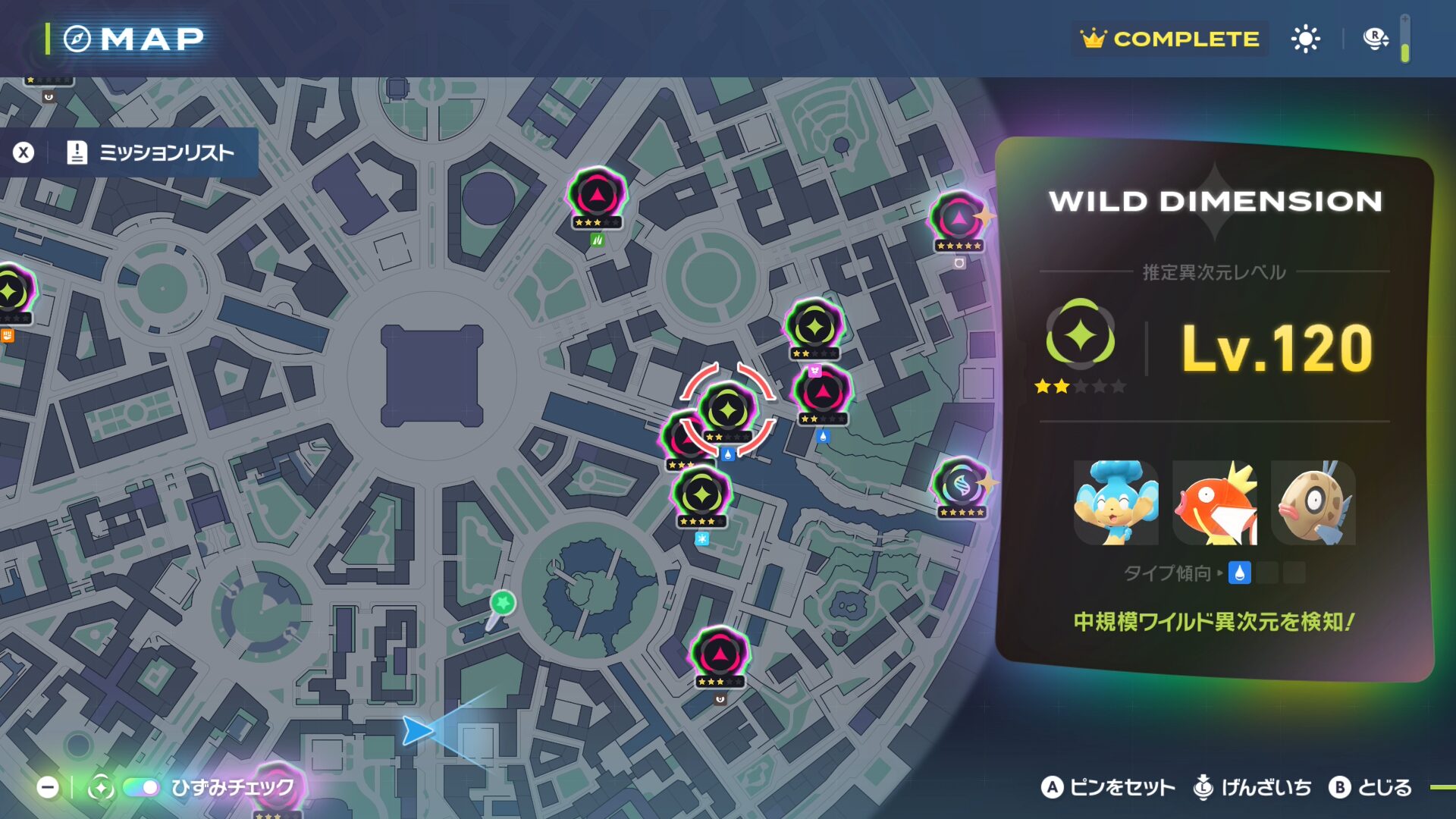Click the green star pin on the map

(x=502, y=604)
